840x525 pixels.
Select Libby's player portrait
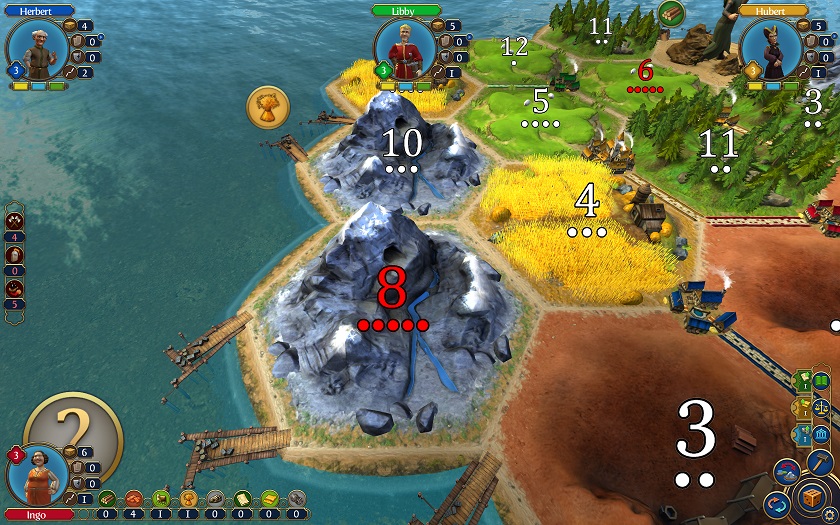point(404,48)
